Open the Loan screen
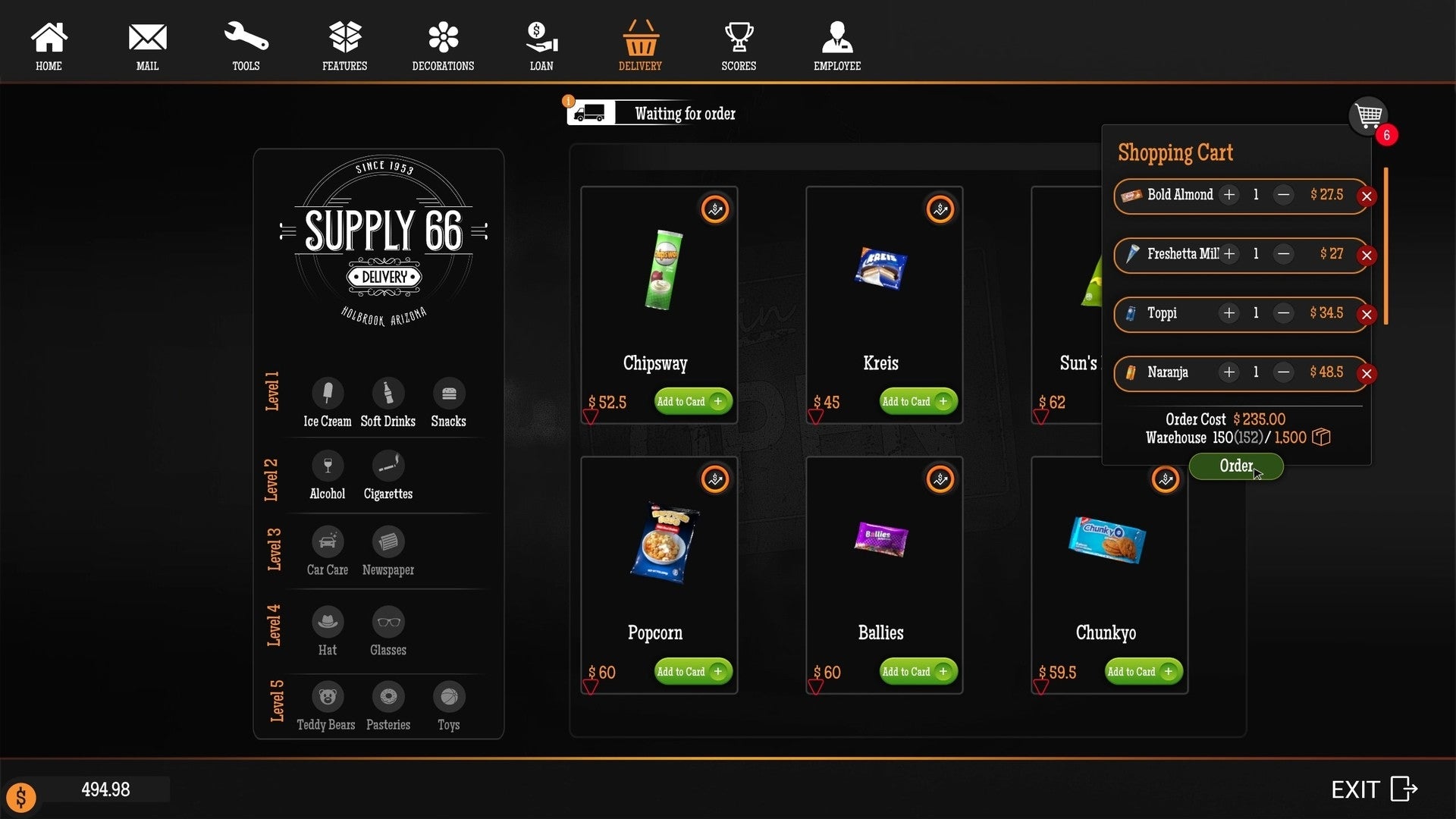This screenshot has width=1456, height=819. click(x=541, y=45)
